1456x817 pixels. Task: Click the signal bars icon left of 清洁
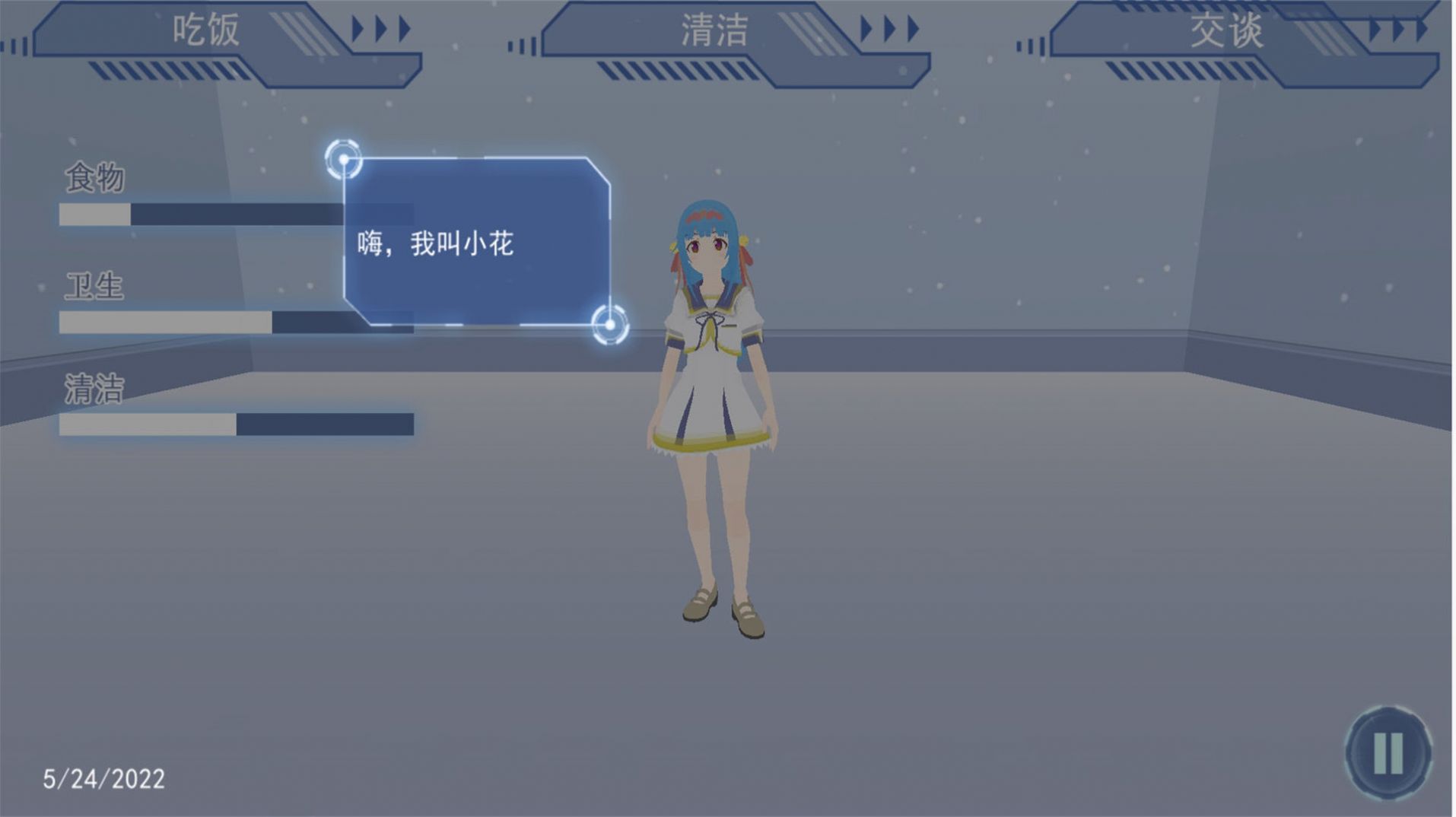click(x=521, y=46)
